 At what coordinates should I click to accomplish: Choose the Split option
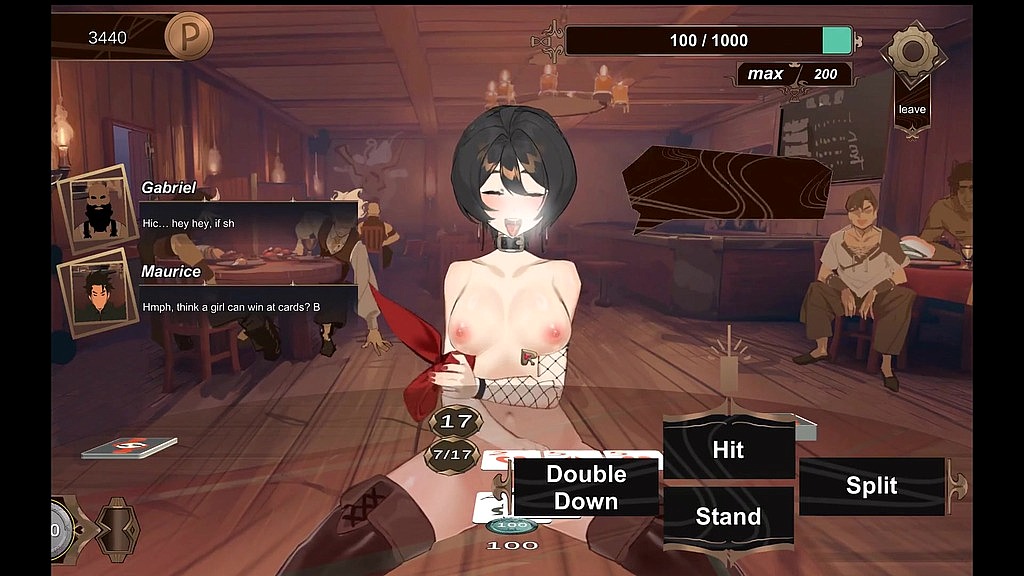[871, 486]
